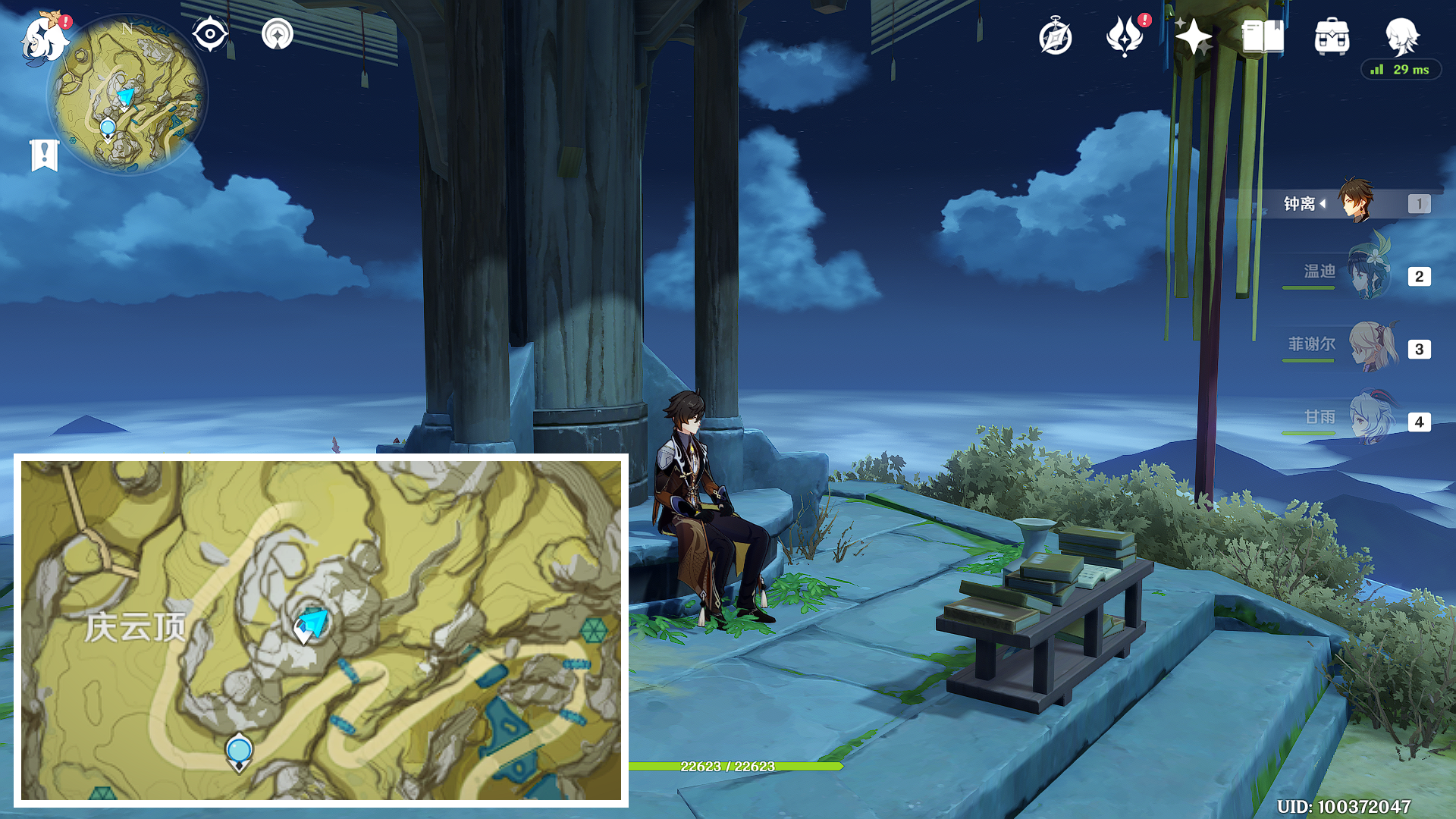Screen dimensions: 1456x819
Task: Open the Paimon menu icon
Action: pos(42,39)
